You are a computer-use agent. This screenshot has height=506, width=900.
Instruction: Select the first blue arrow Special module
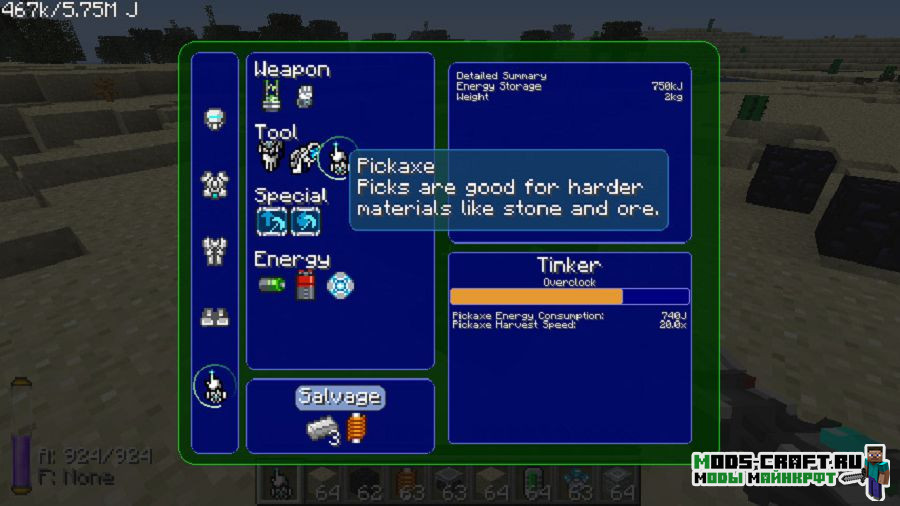click(x=271, y=221)
